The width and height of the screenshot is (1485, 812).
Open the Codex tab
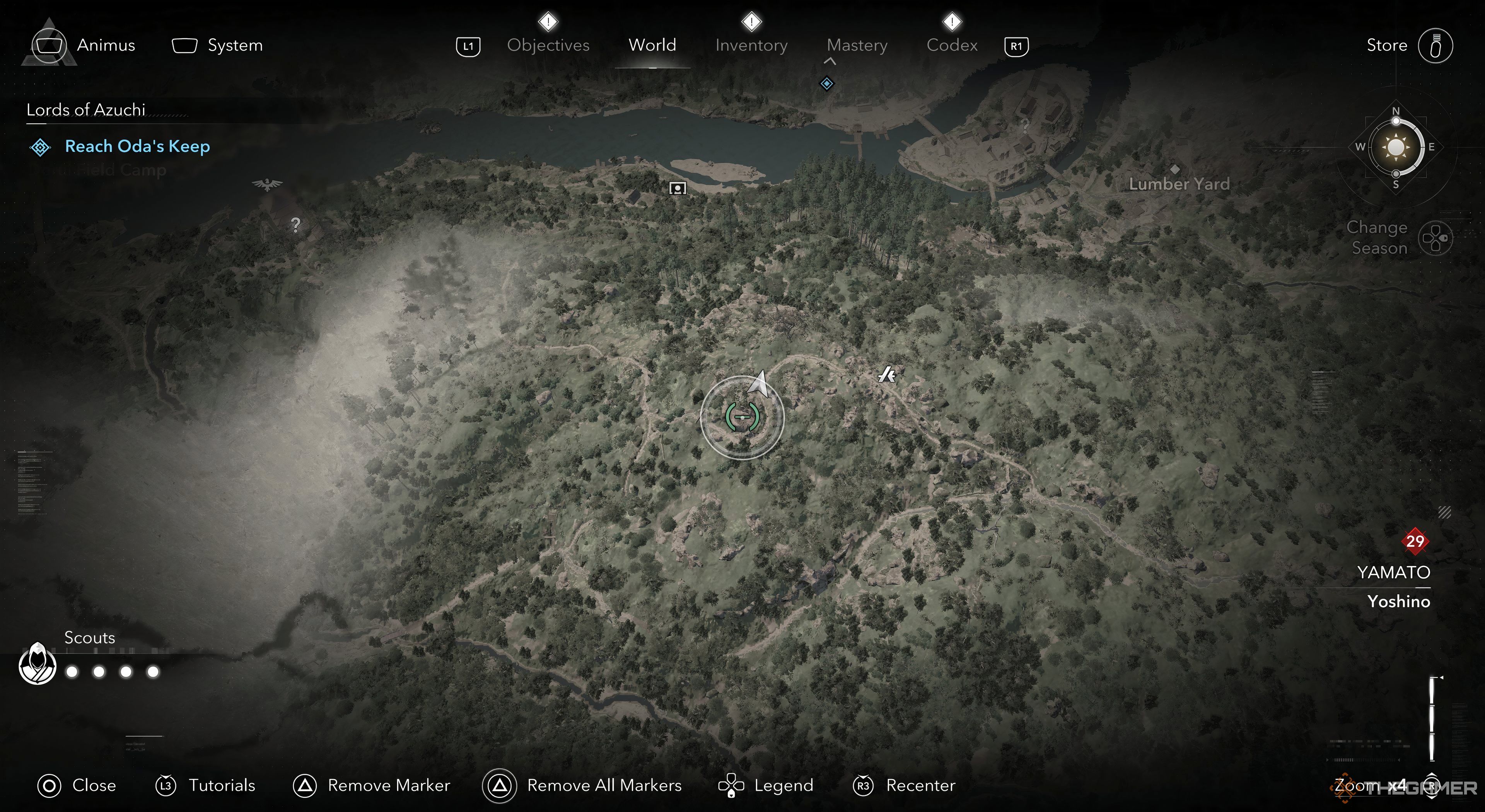952,45
